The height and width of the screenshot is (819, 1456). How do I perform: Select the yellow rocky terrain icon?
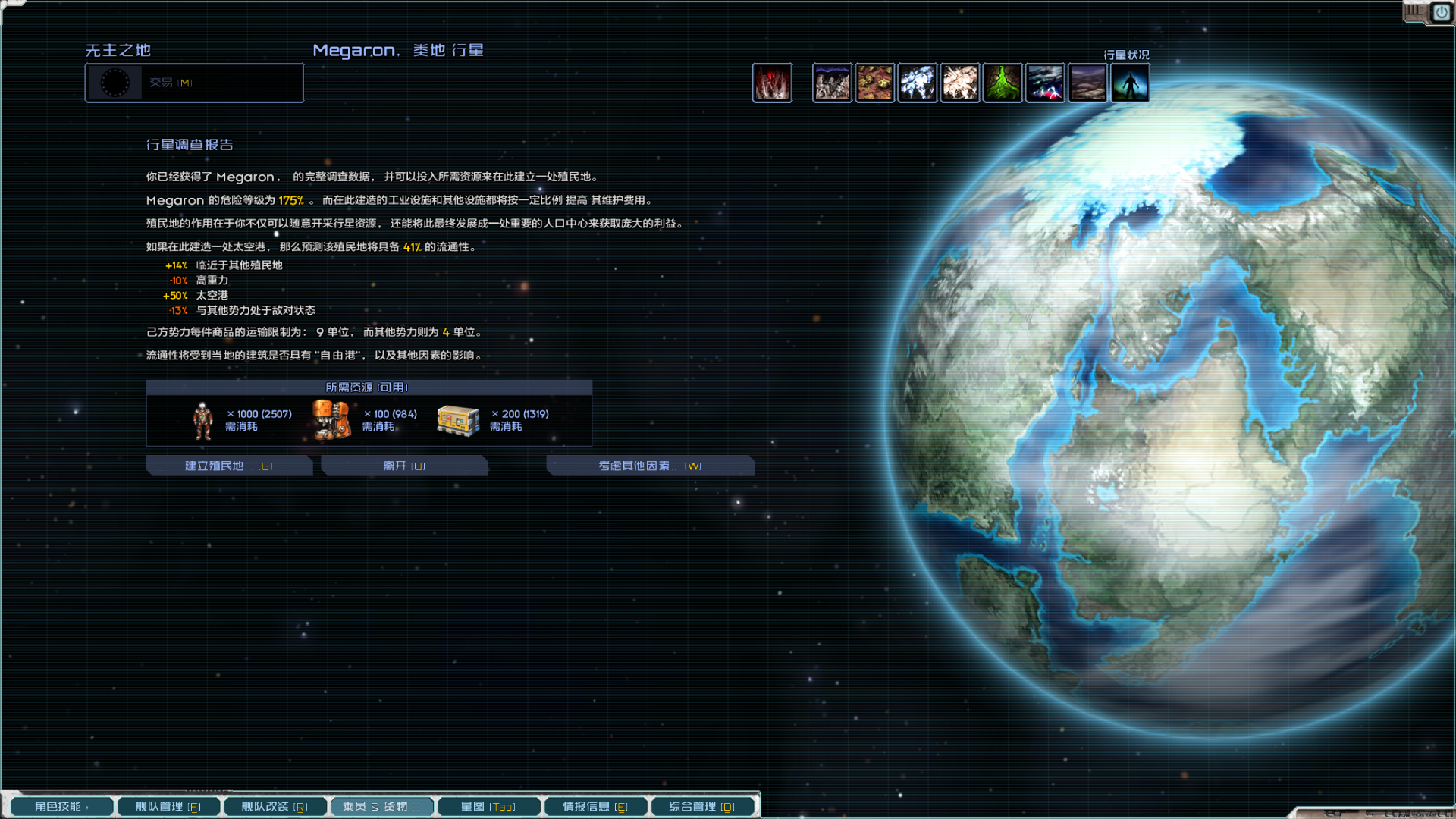click(874, 83)
